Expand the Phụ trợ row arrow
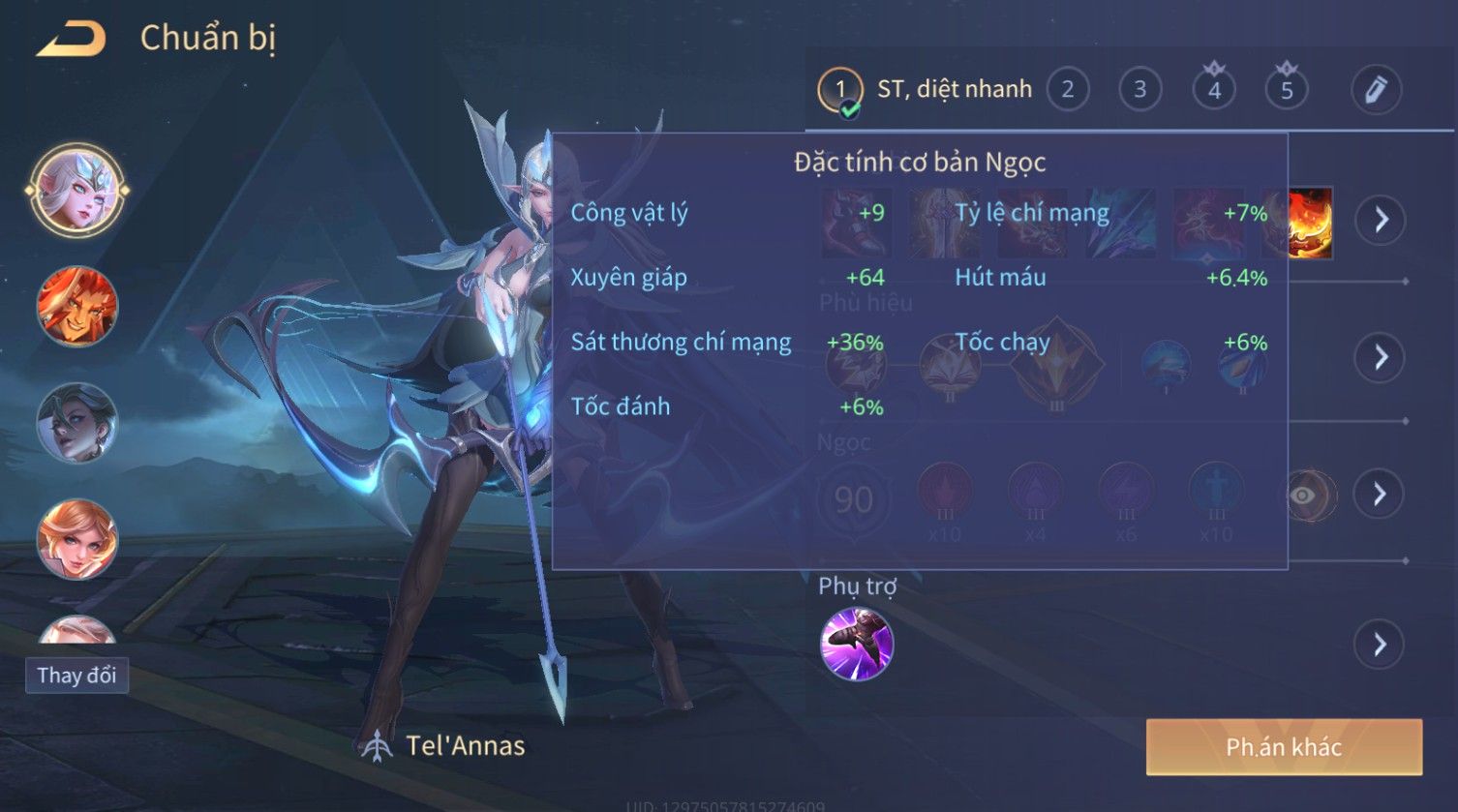Screen dimensions: 1458x812 tap(1380, 645)
